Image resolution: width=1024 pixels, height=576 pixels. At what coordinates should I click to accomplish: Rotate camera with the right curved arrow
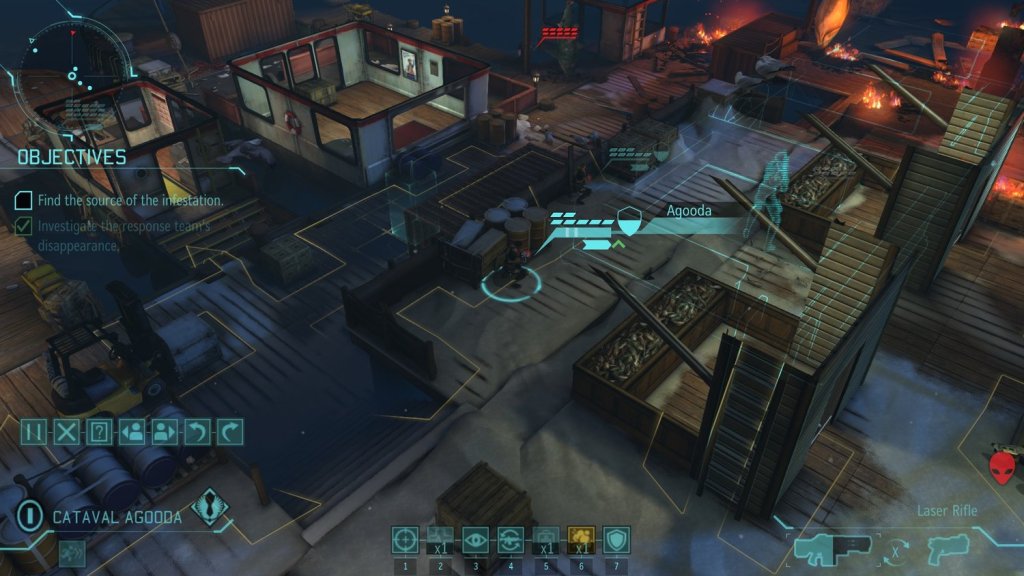(230, 432)
